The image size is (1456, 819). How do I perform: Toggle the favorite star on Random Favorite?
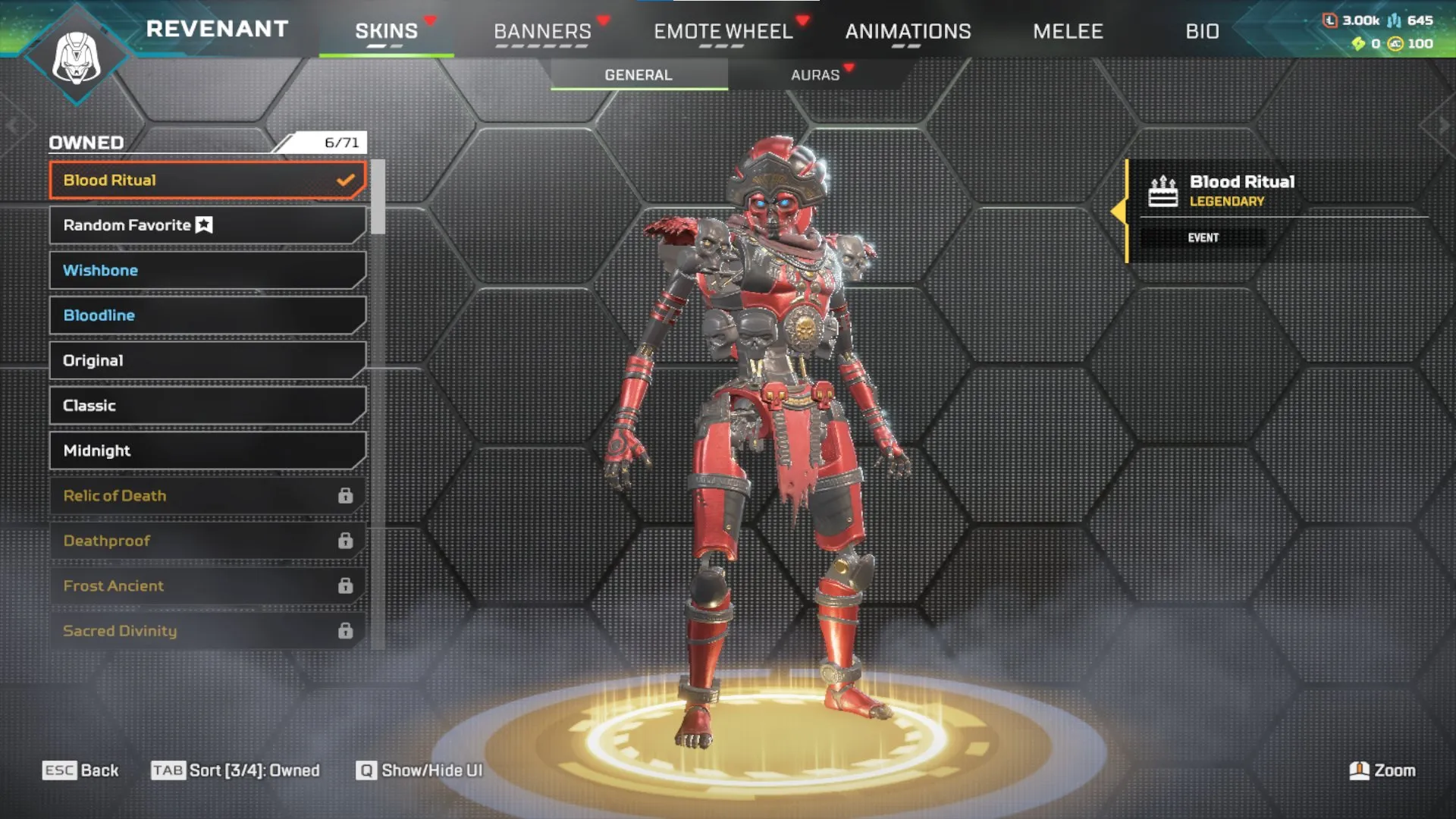coord(202,224)
